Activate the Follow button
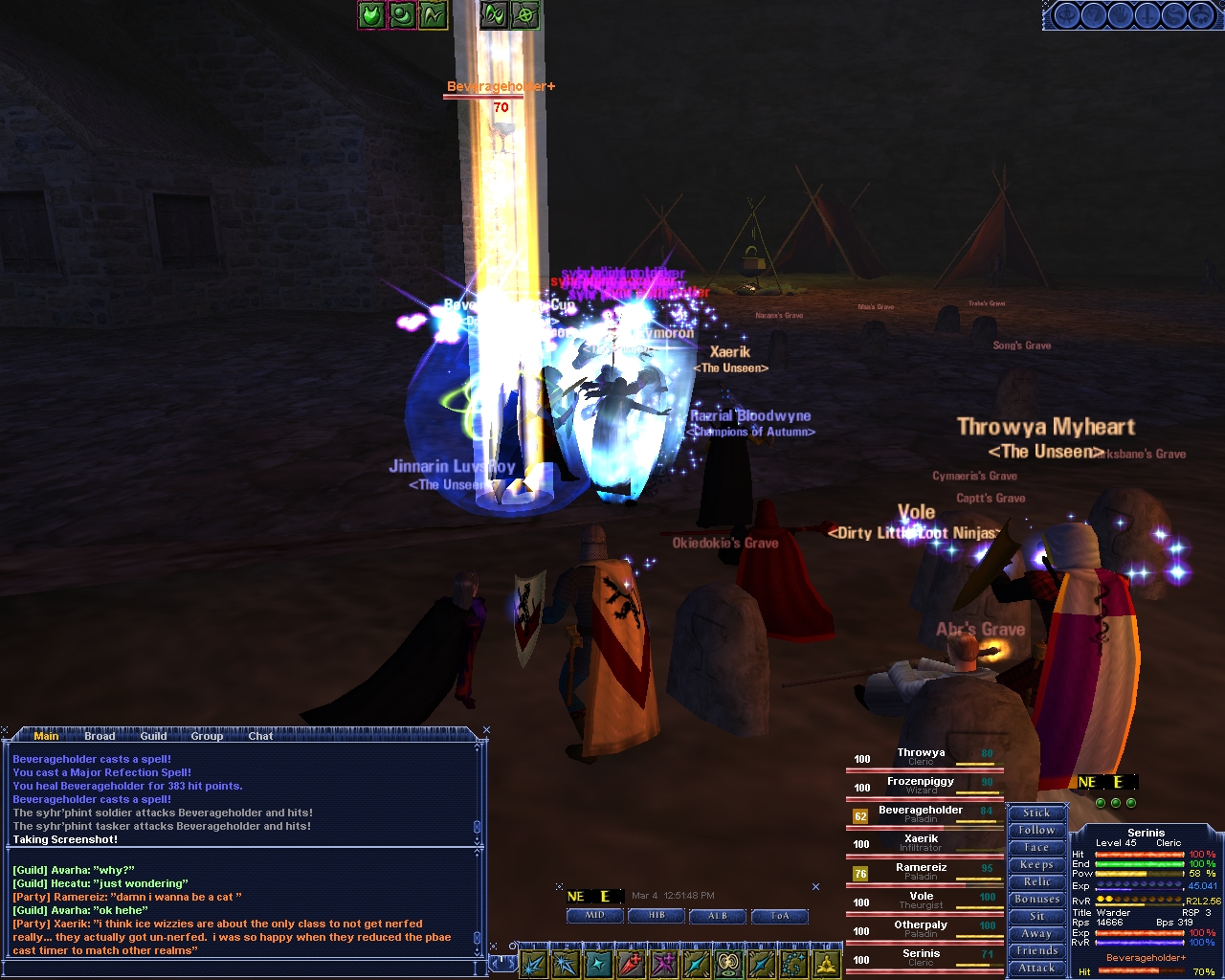 coord(1036,830)
